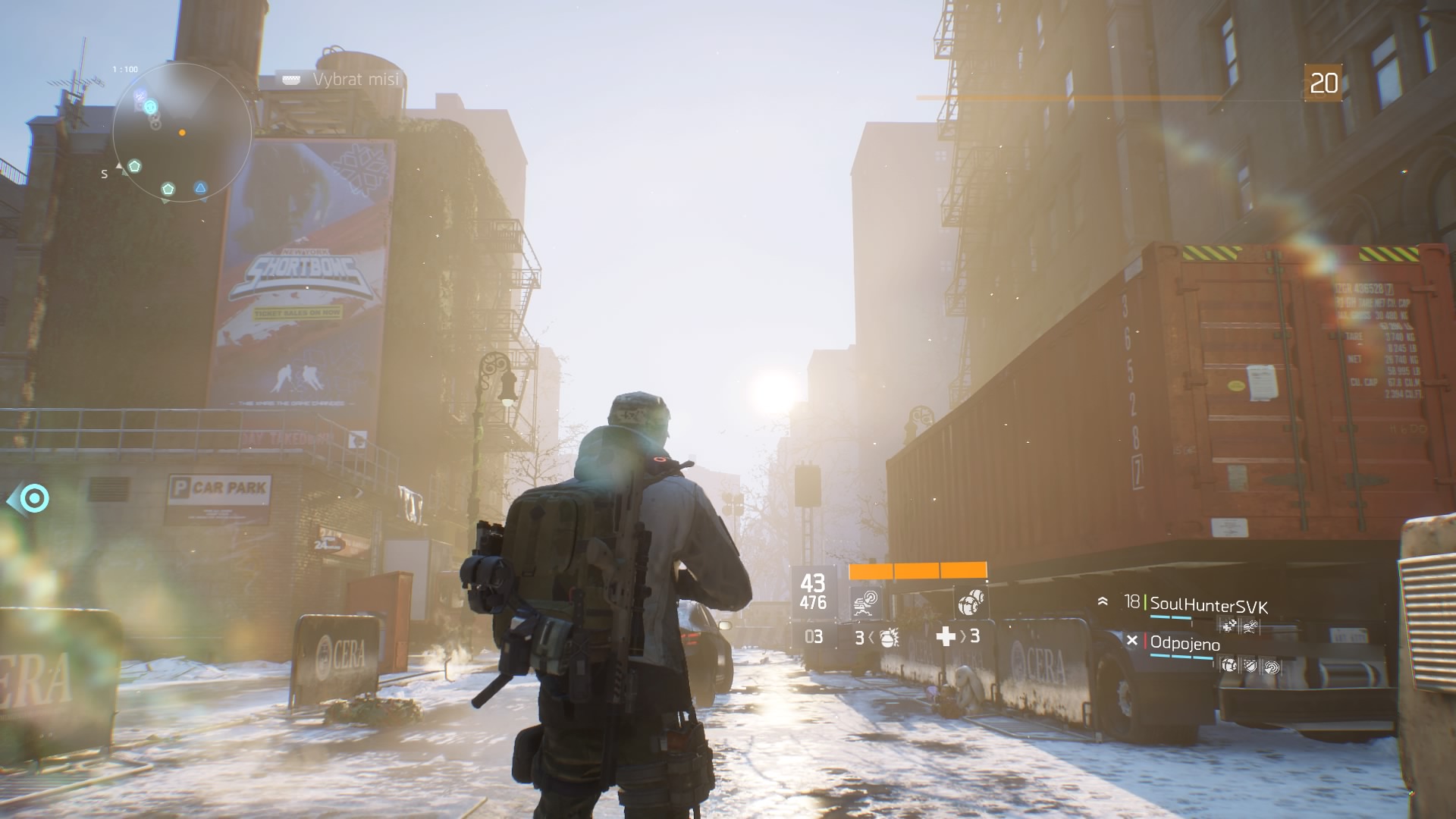
Task: Activate the turret skill icon
Action: (x=865, y=603)
